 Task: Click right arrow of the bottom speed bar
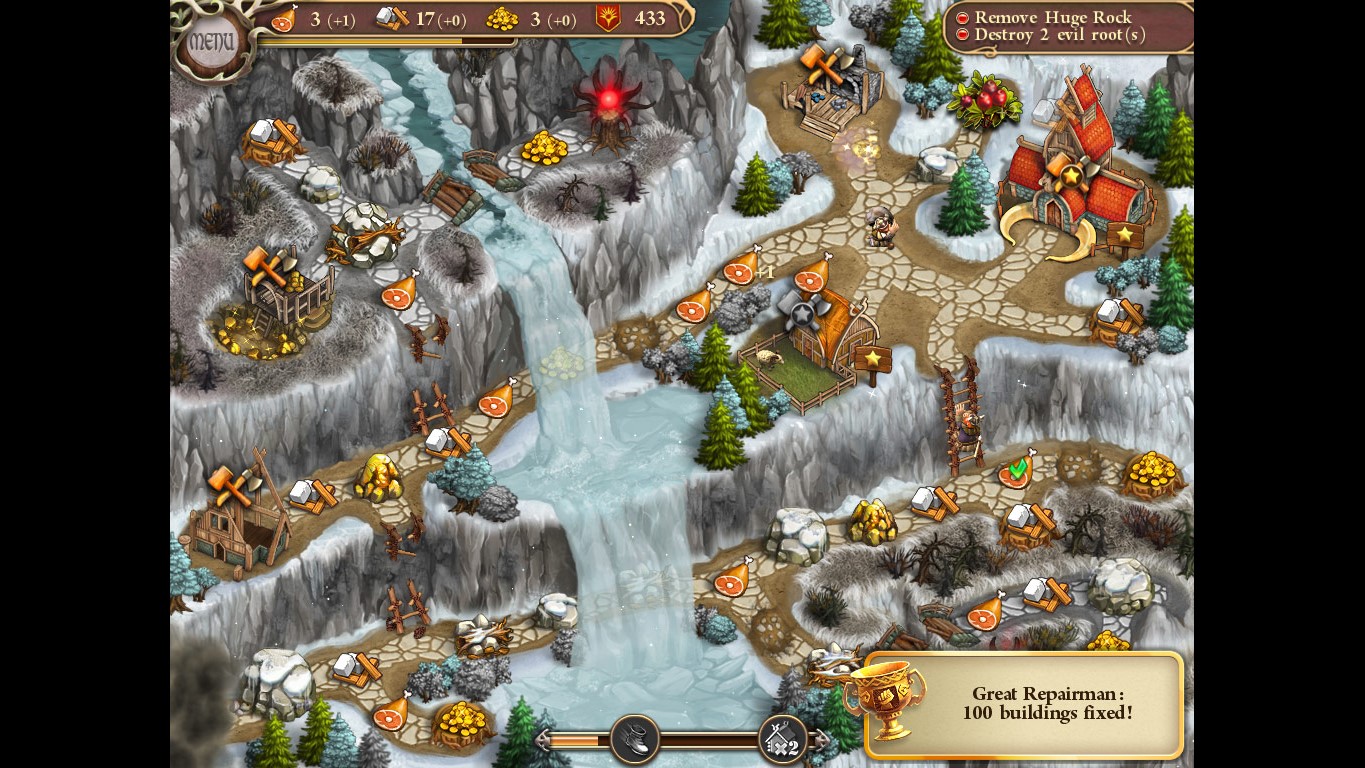824,739
